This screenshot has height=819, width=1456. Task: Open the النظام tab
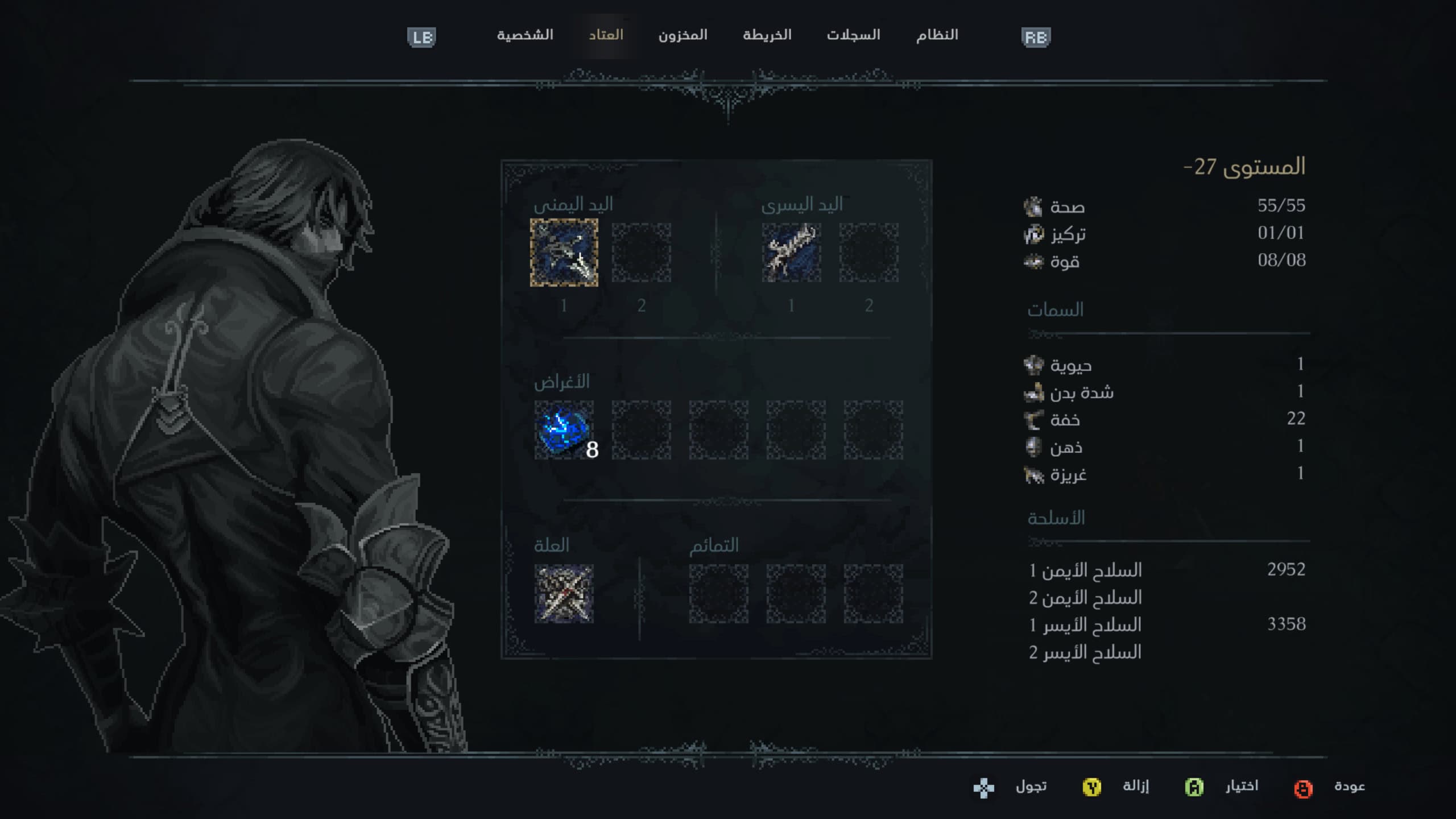pos(937,35)
